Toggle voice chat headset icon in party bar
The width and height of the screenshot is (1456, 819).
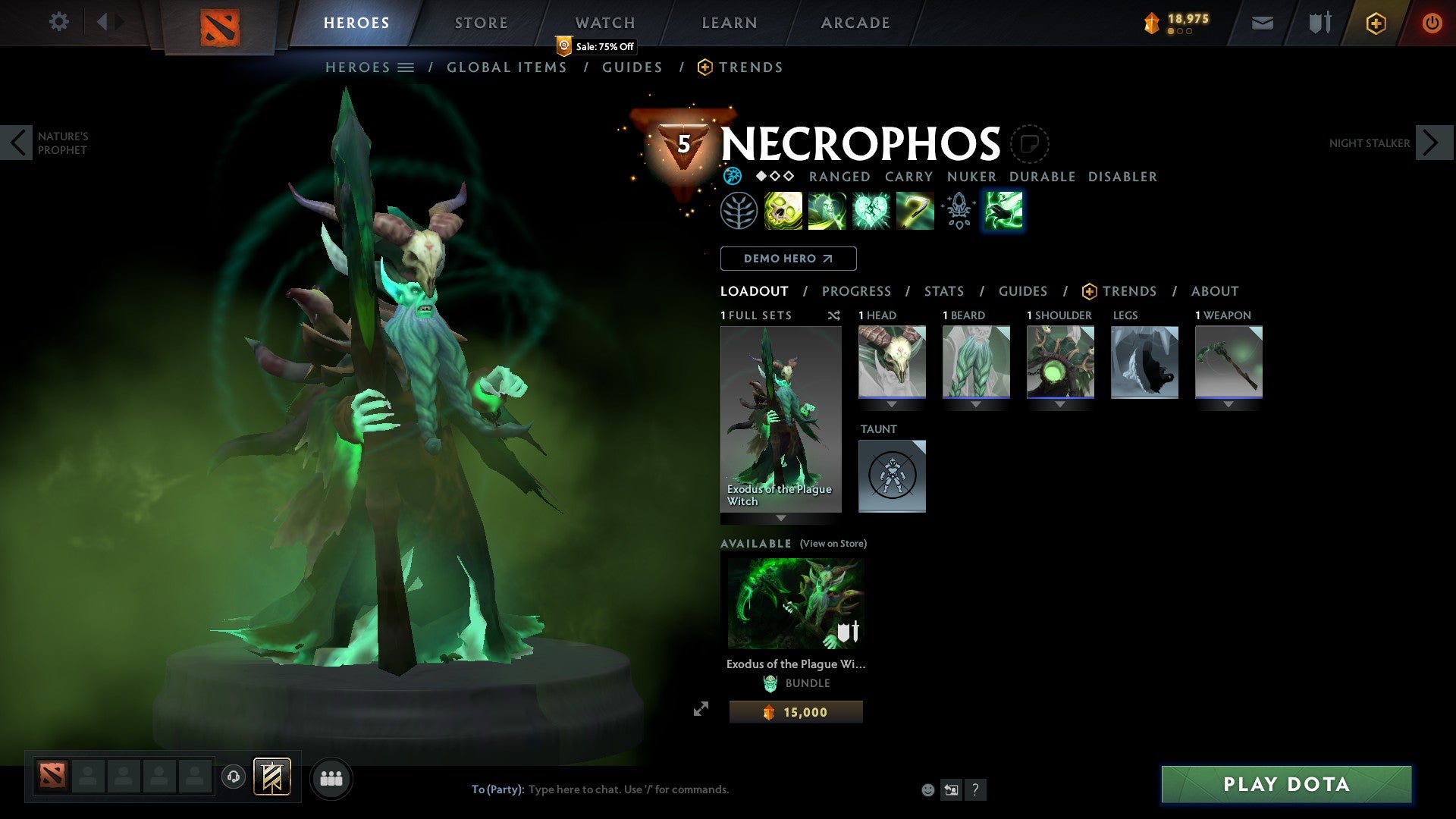tap(232, 777)
